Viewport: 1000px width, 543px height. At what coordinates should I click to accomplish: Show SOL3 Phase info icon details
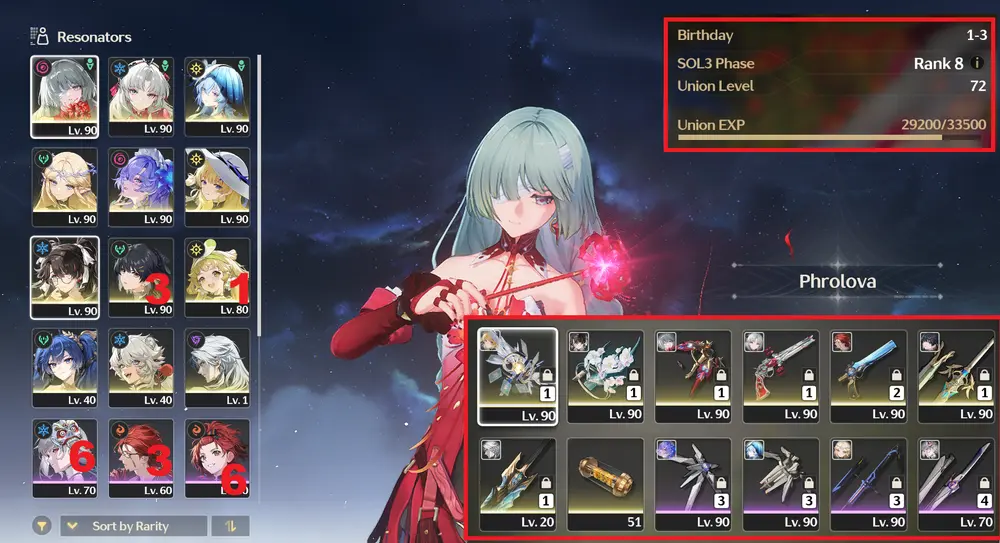(x=977, y=63)
